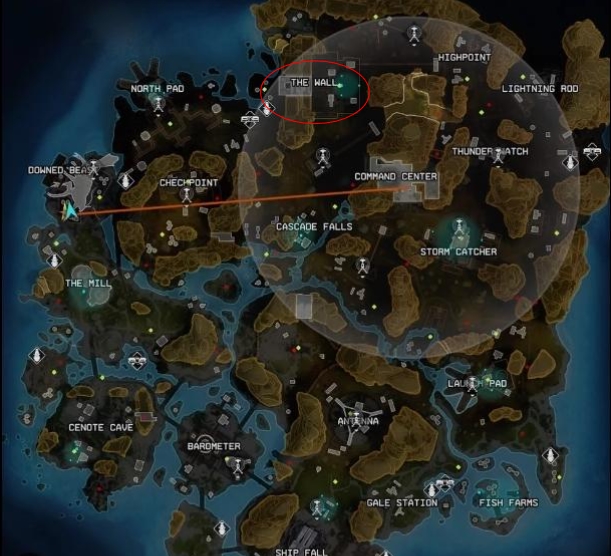Viewport: 611px width, 556px height.
Task: Select The Mill map label
Action: point(88,284)
